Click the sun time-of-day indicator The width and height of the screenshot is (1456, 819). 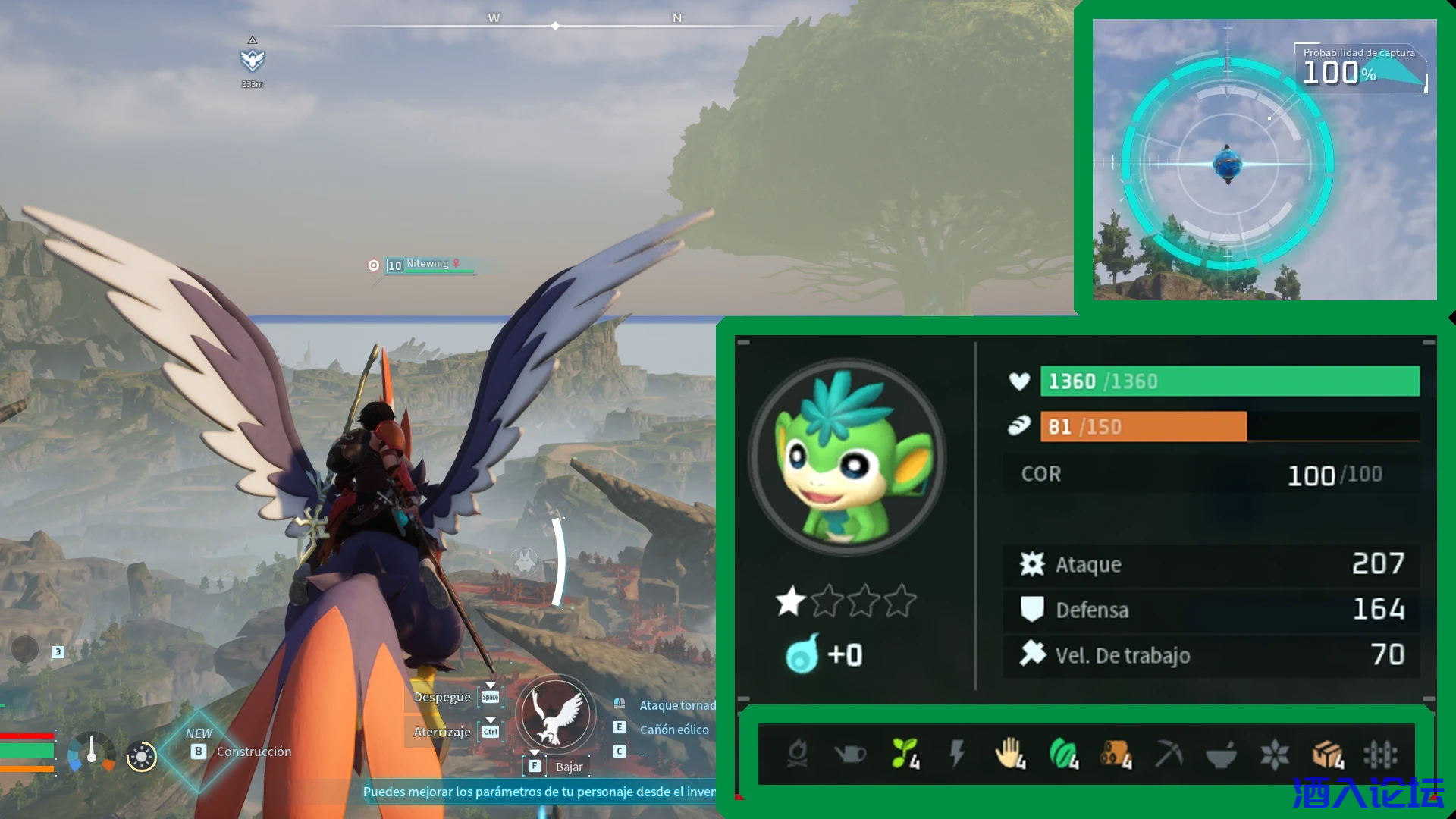[x=141, y=756]
